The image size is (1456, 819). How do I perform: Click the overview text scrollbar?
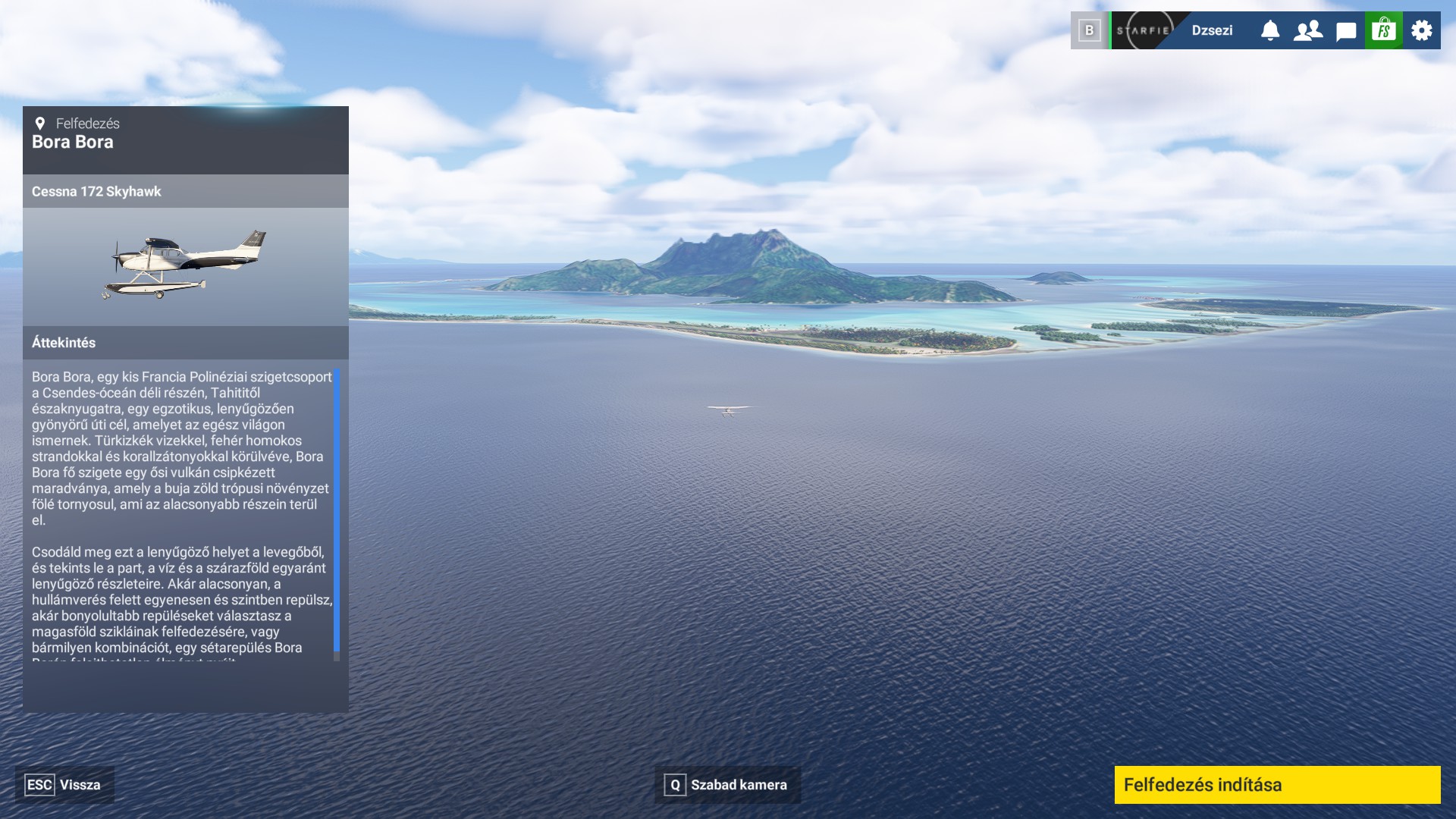tap(337, 510)
